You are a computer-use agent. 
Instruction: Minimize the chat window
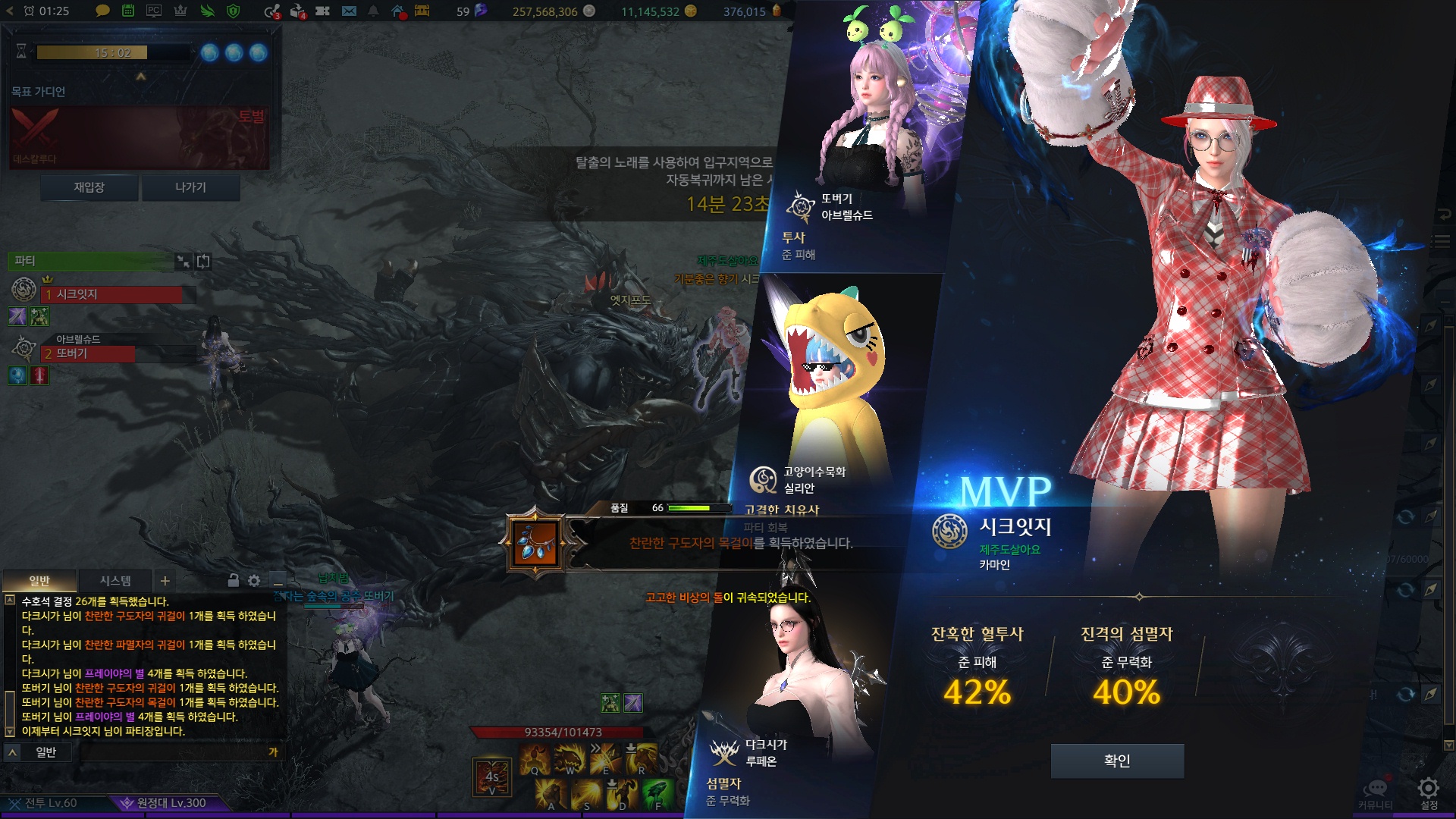(278, 581)
